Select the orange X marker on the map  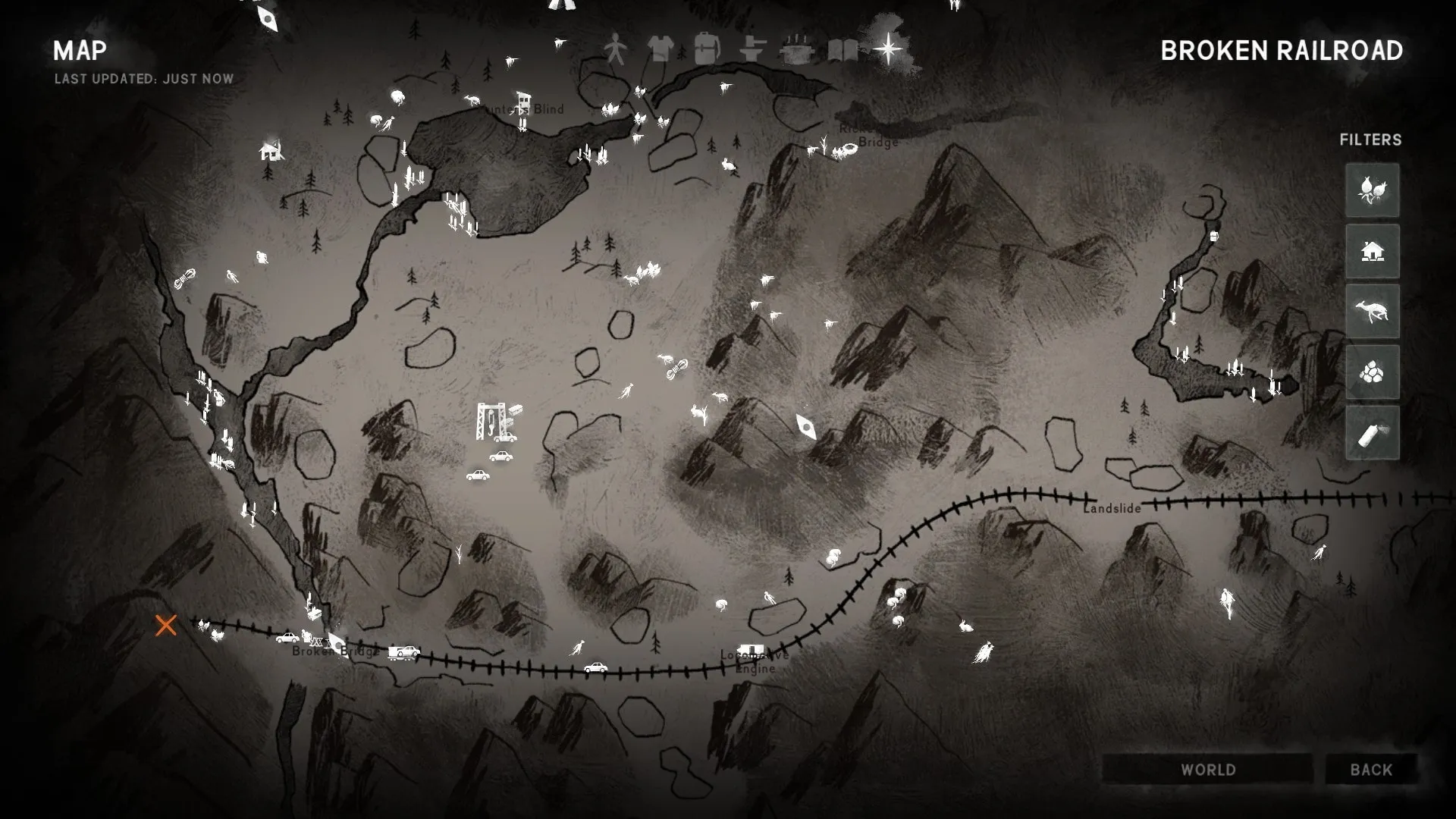pyautogui.click(x=166, y=626)
